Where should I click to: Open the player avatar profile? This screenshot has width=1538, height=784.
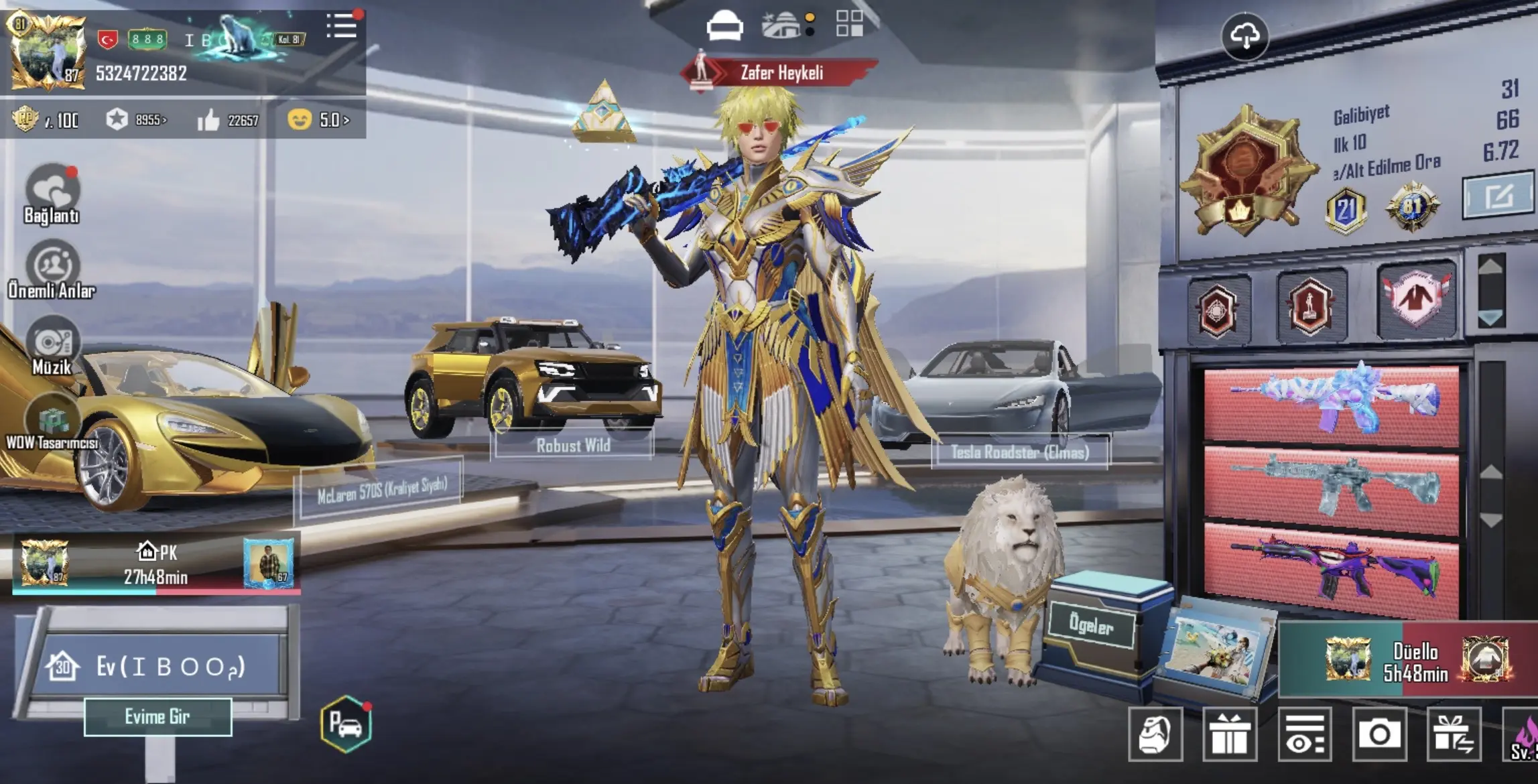click(x=46, y=51)
